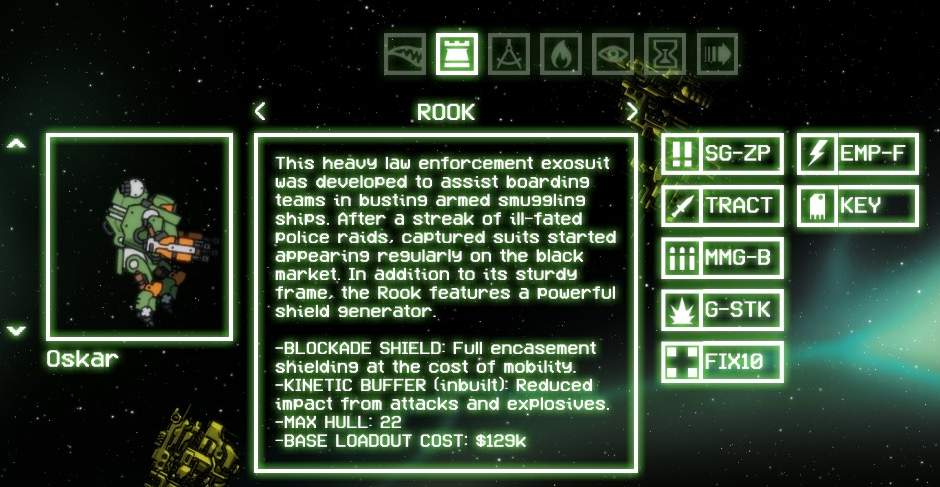Viewport: 940px width, 487px height.
Task: Switch to the flame exosuit icon
Action: 561,54
